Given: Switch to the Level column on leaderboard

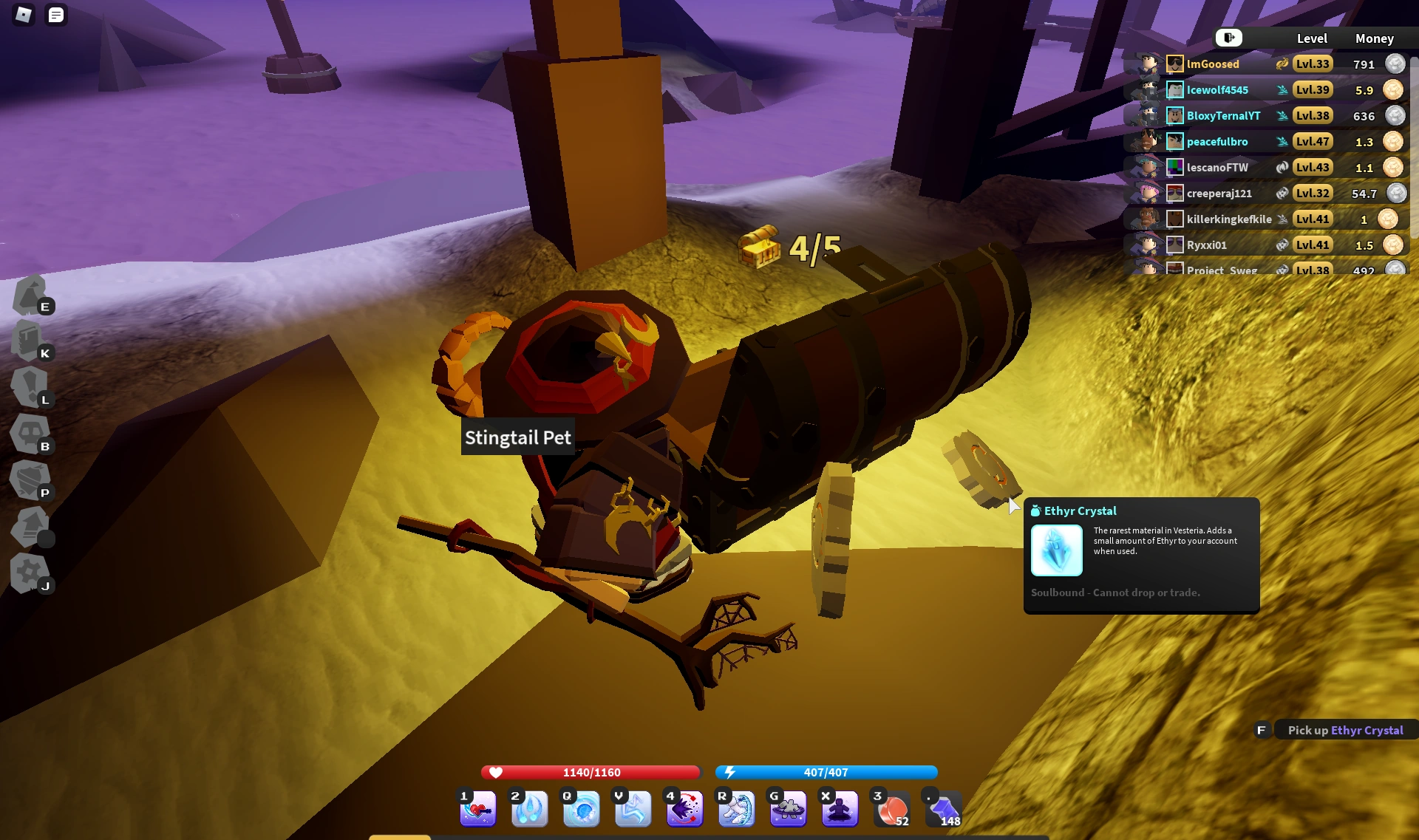Looking at the screenshot, I should (x=1313, y=38).
